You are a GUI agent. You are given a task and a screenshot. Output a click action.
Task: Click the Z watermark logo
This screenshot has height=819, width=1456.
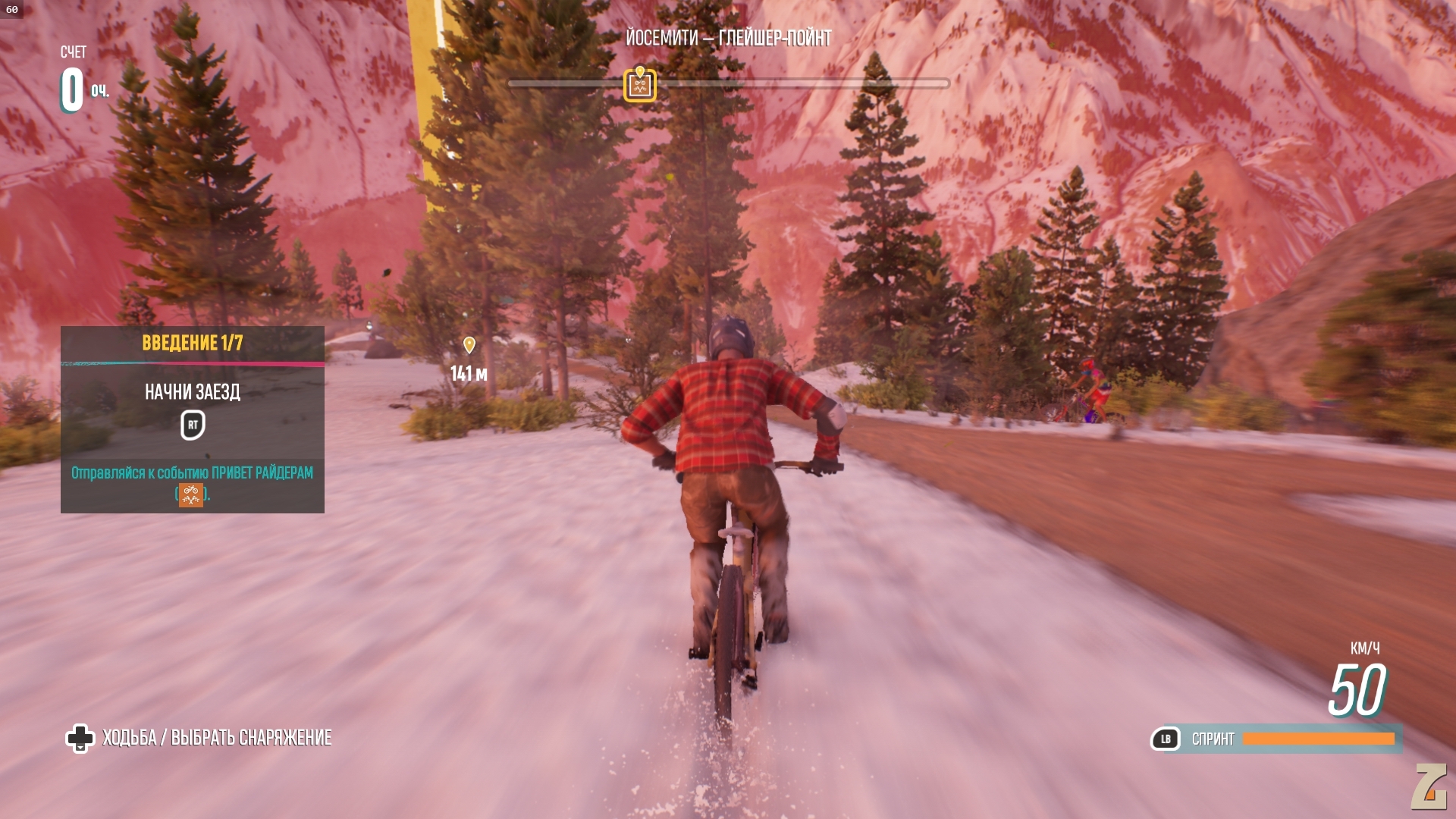pyautogui.click(x=1429, y=786)
